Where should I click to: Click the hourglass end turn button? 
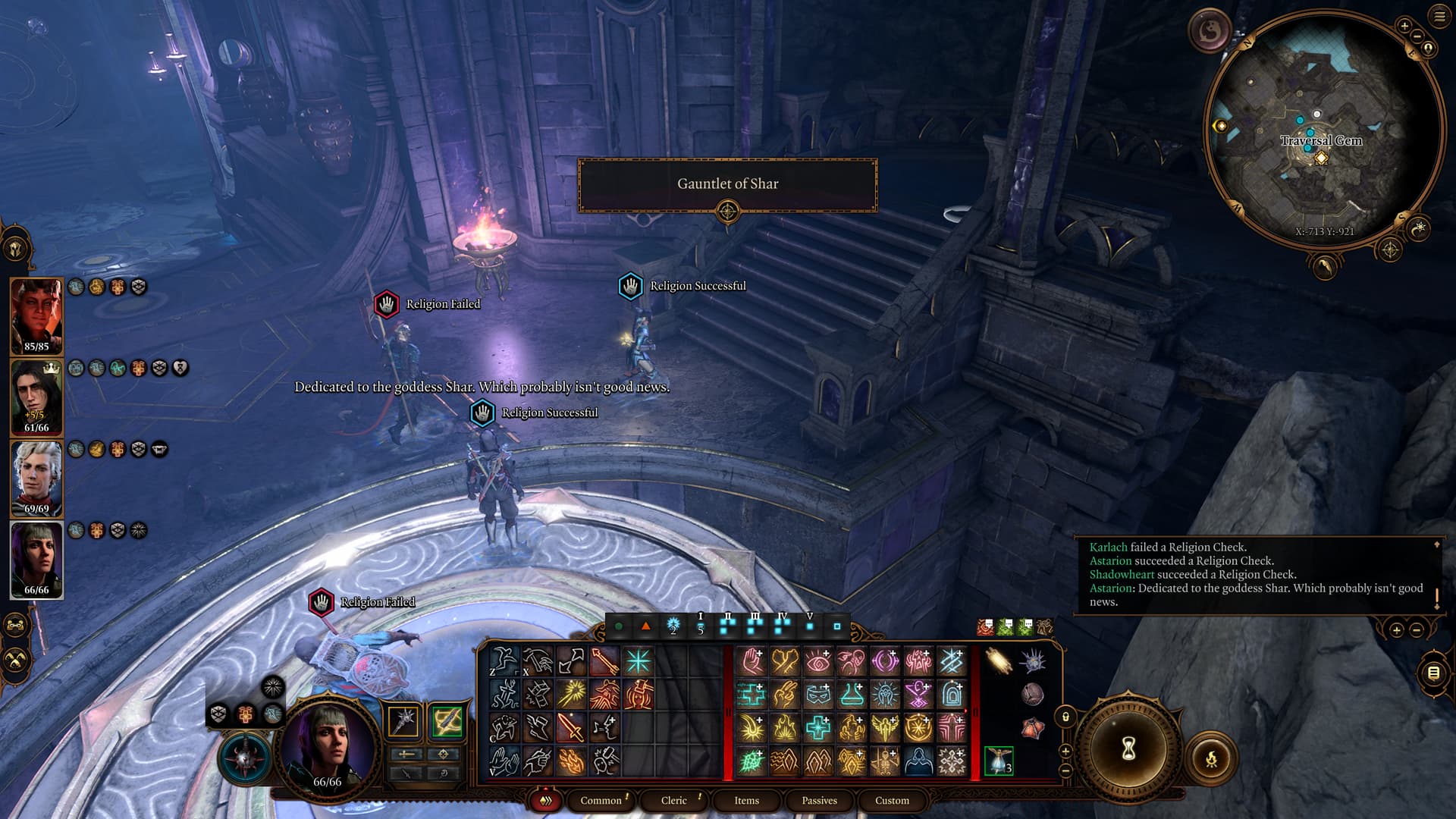[x=1128, y=749]
